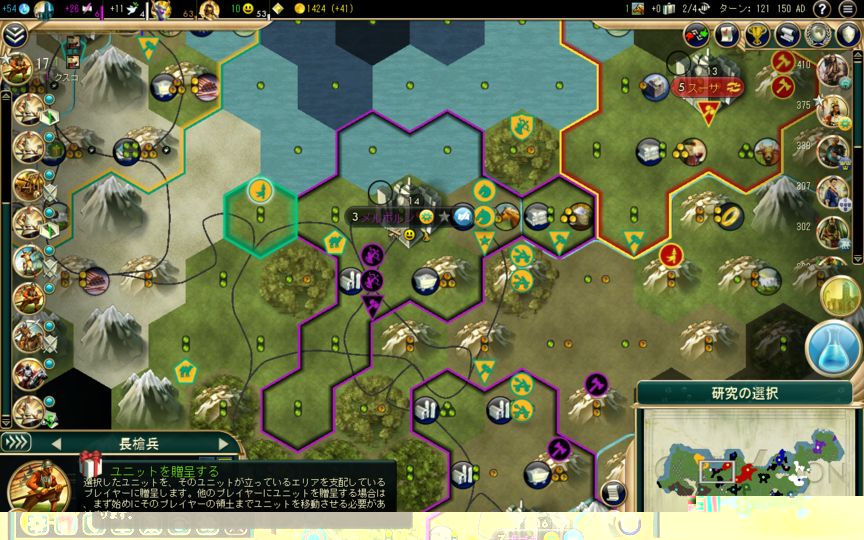Open the victory progress trophy icon
Viewport: 864px width, 540px height.
tap(758, 35)
